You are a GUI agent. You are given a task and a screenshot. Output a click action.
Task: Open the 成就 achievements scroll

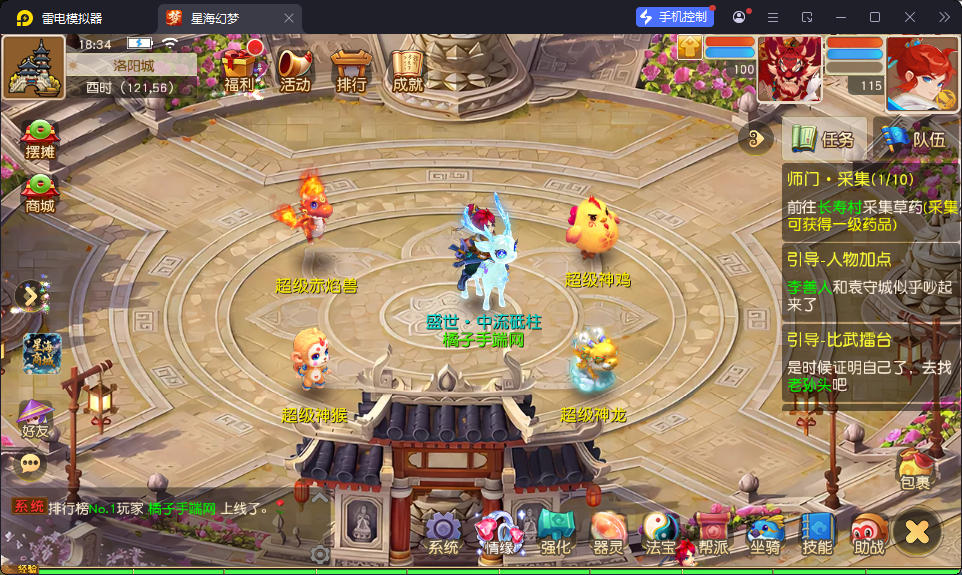point(407,68)
